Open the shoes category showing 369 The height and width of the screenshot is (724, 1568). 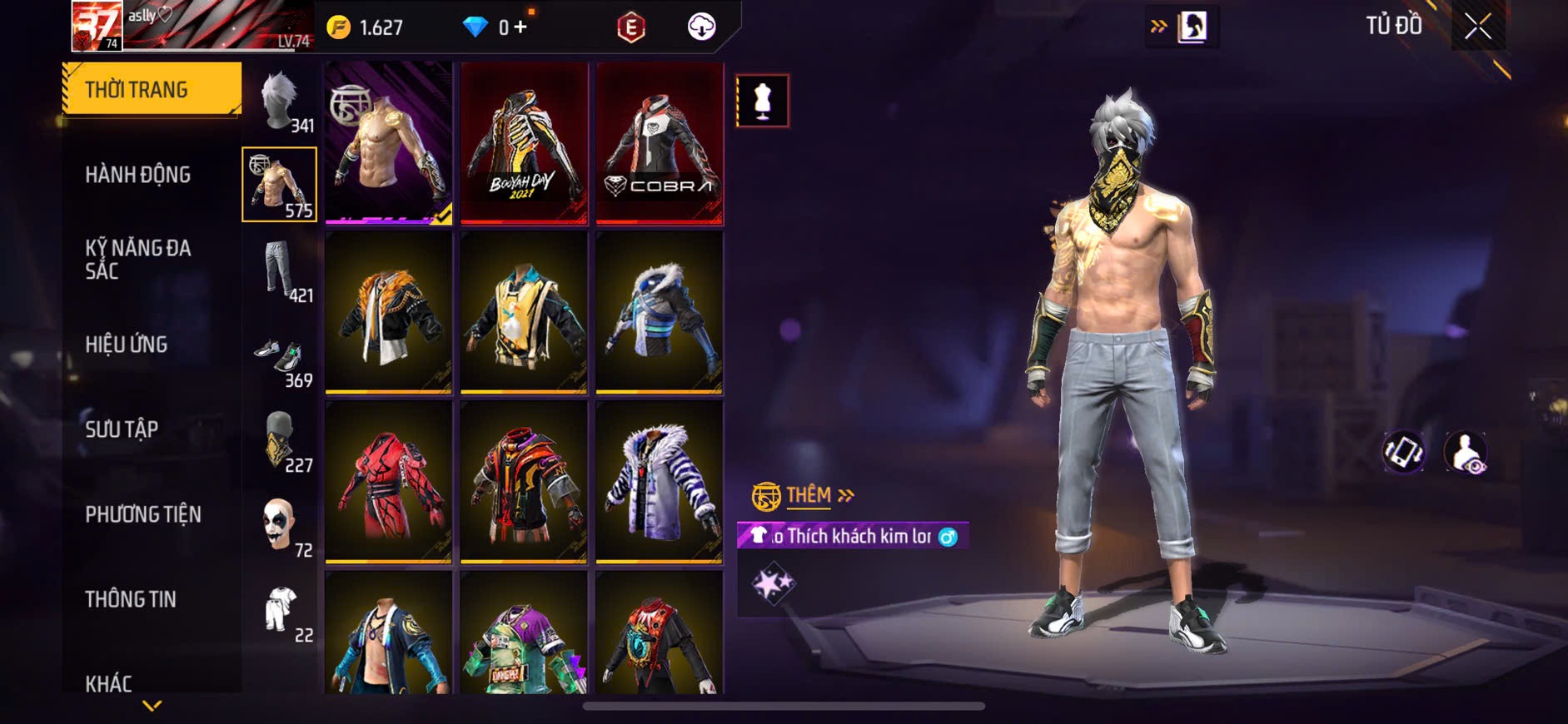[x=281, y=358]
